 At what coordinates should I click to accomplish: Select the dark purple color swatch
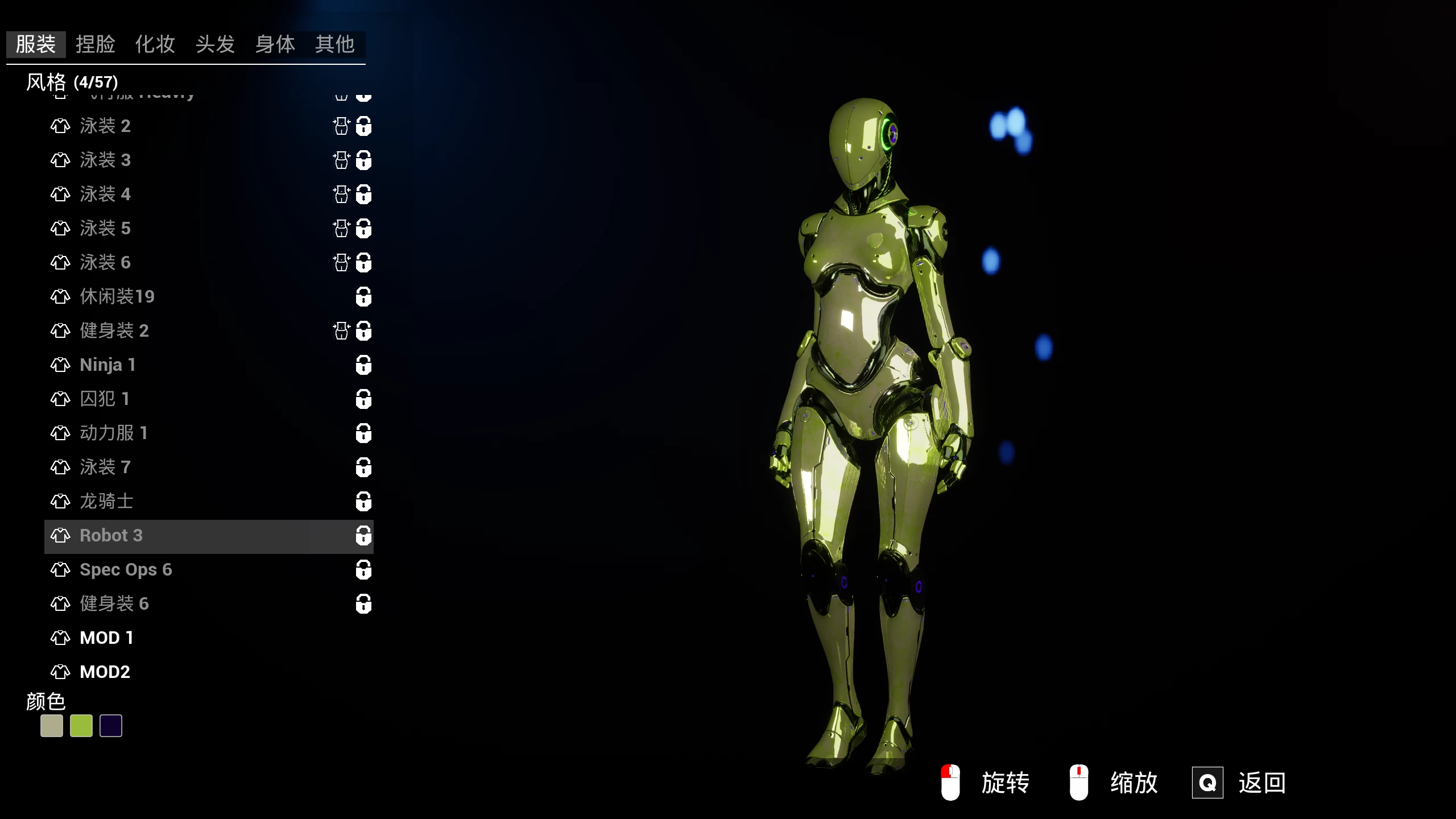(111, 726)
